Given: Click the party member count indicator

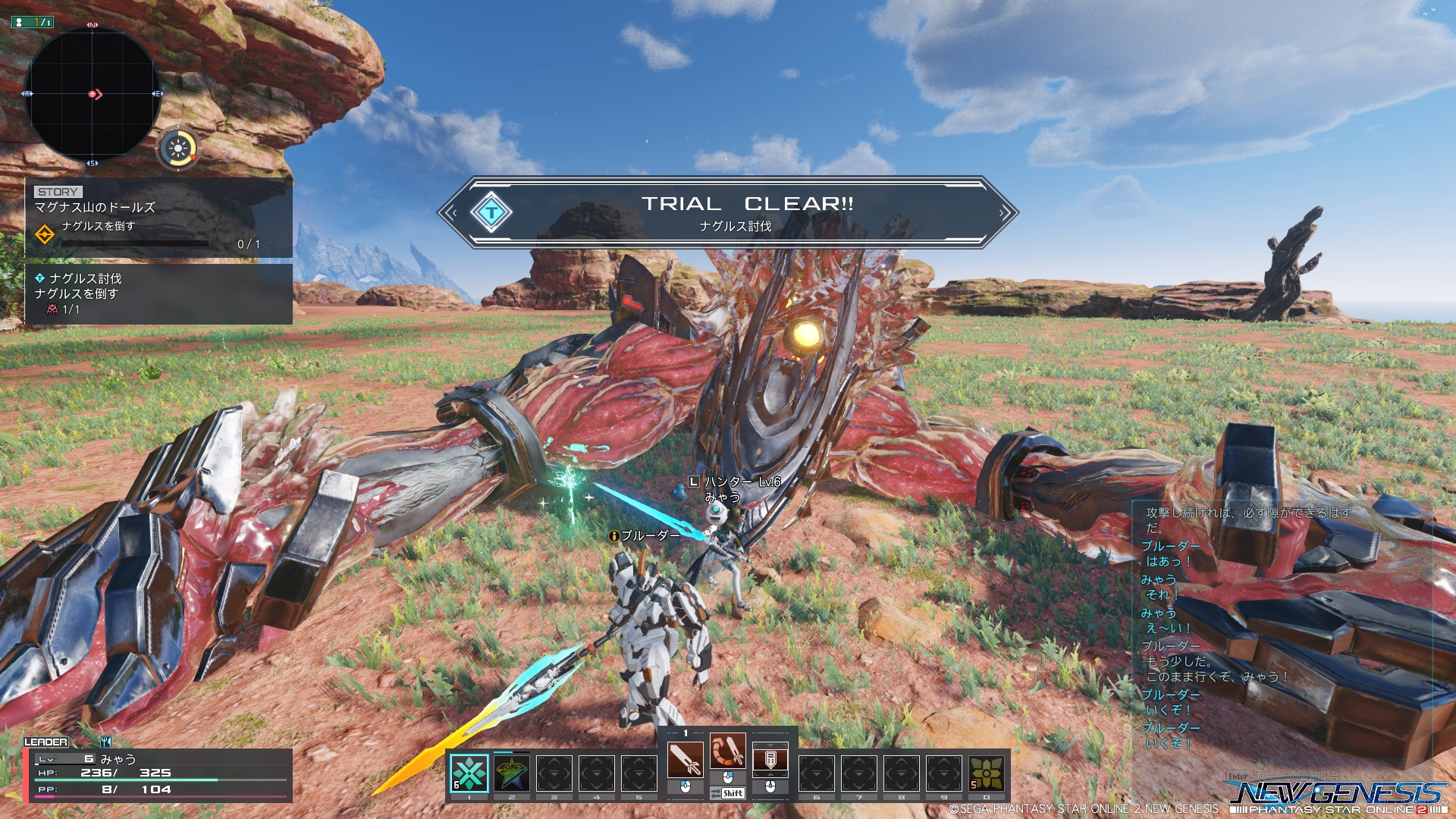Looking at the screenshot, I should tap(32, 22).
